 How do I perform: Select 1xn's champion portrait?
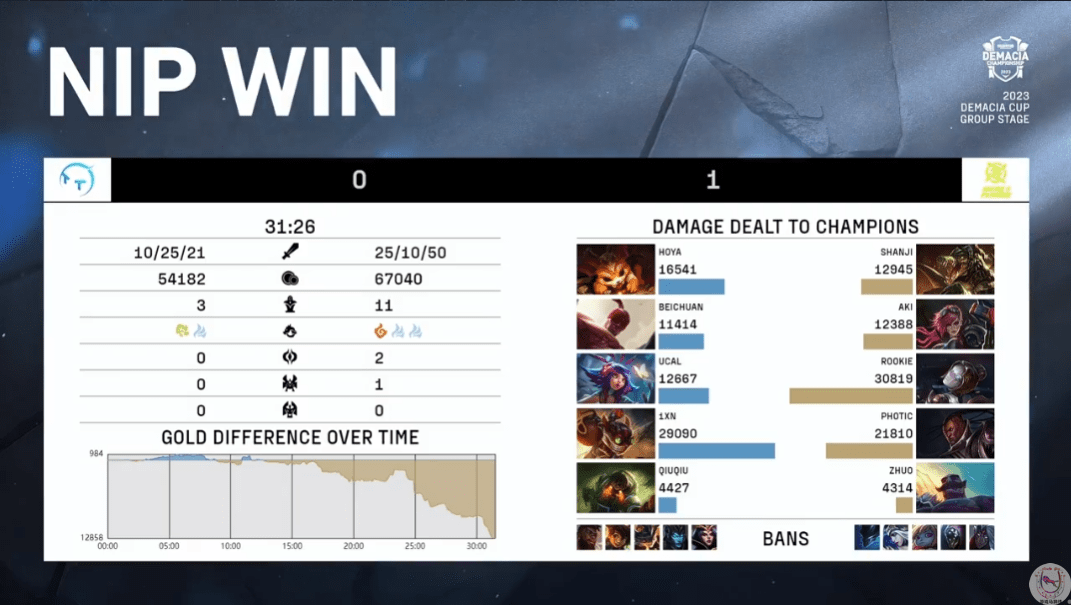tap(615, 433)
